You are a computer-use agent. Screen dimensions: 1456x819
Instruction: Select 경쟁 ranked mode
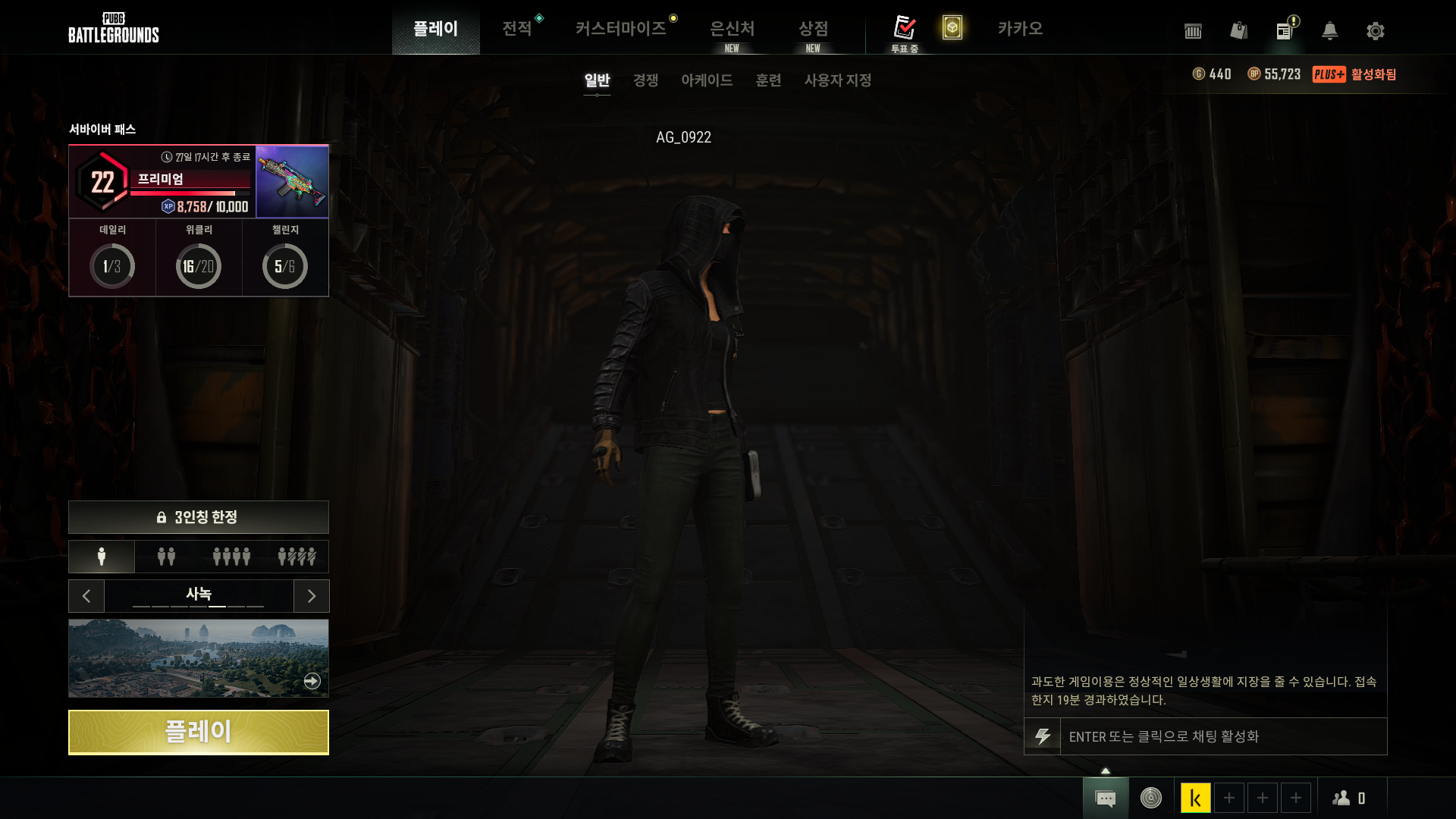point(645,80)
